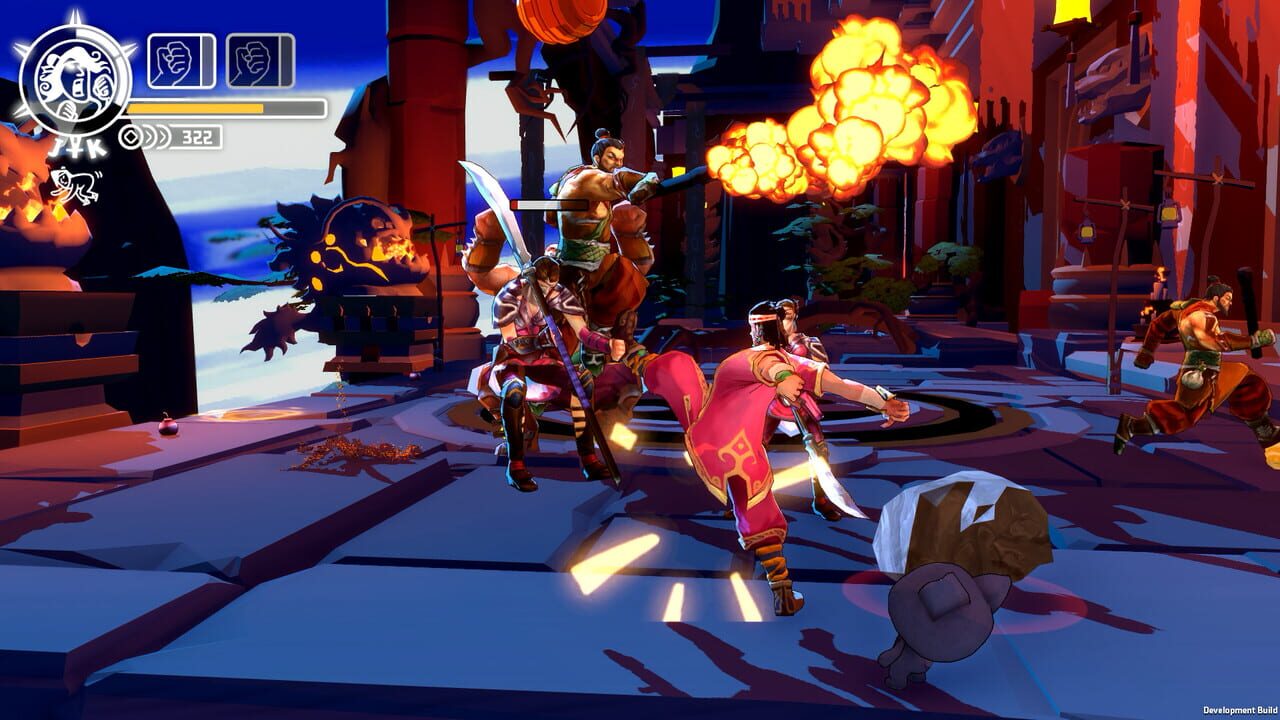The width and height of the screenshot is (1280, 720).
Task: Click the yellow experience progress bar
Action: (195, 107)
